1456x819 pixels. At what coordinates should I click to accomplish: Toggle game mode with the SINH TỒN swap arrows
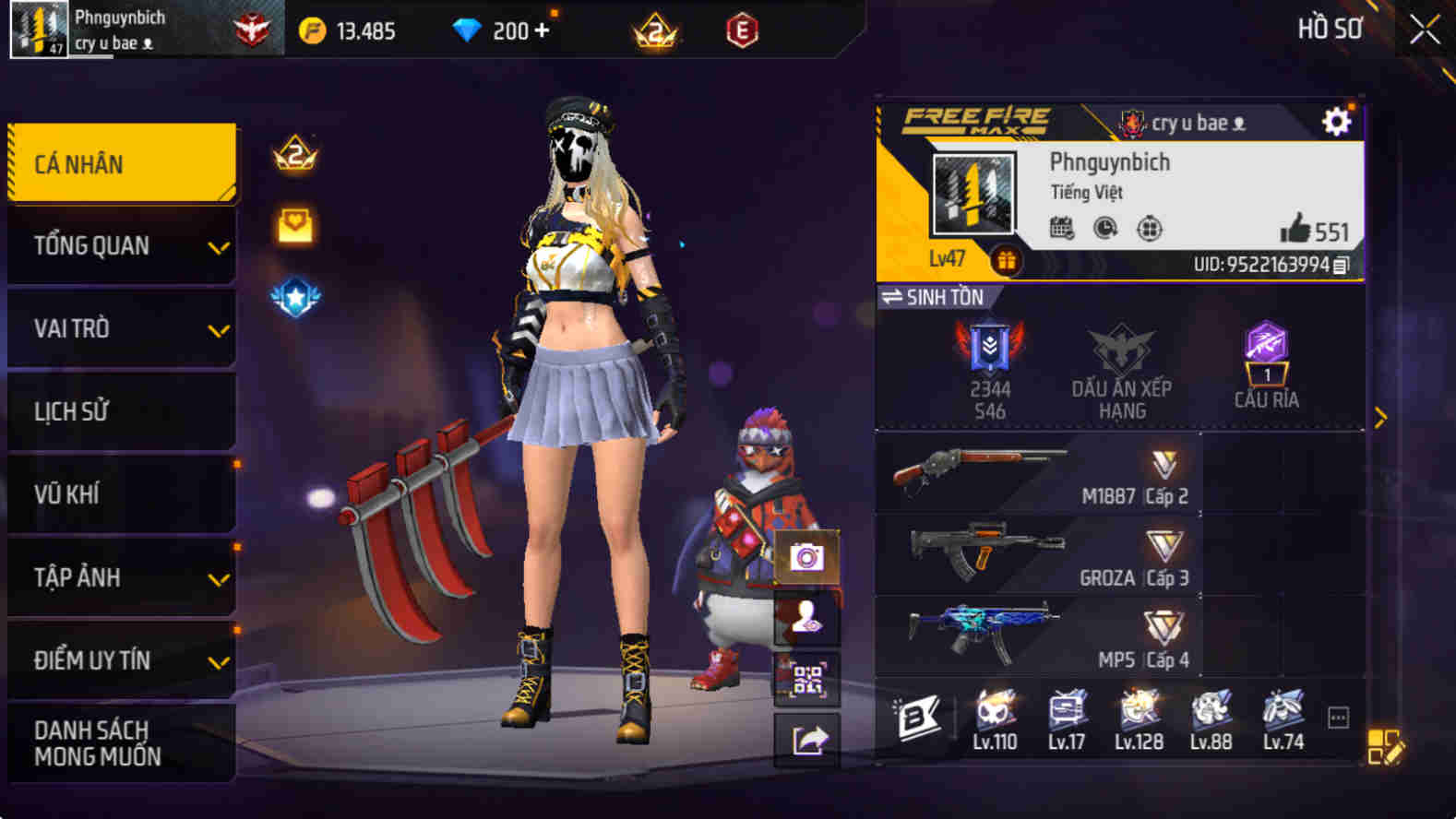[x=894, y=297]
